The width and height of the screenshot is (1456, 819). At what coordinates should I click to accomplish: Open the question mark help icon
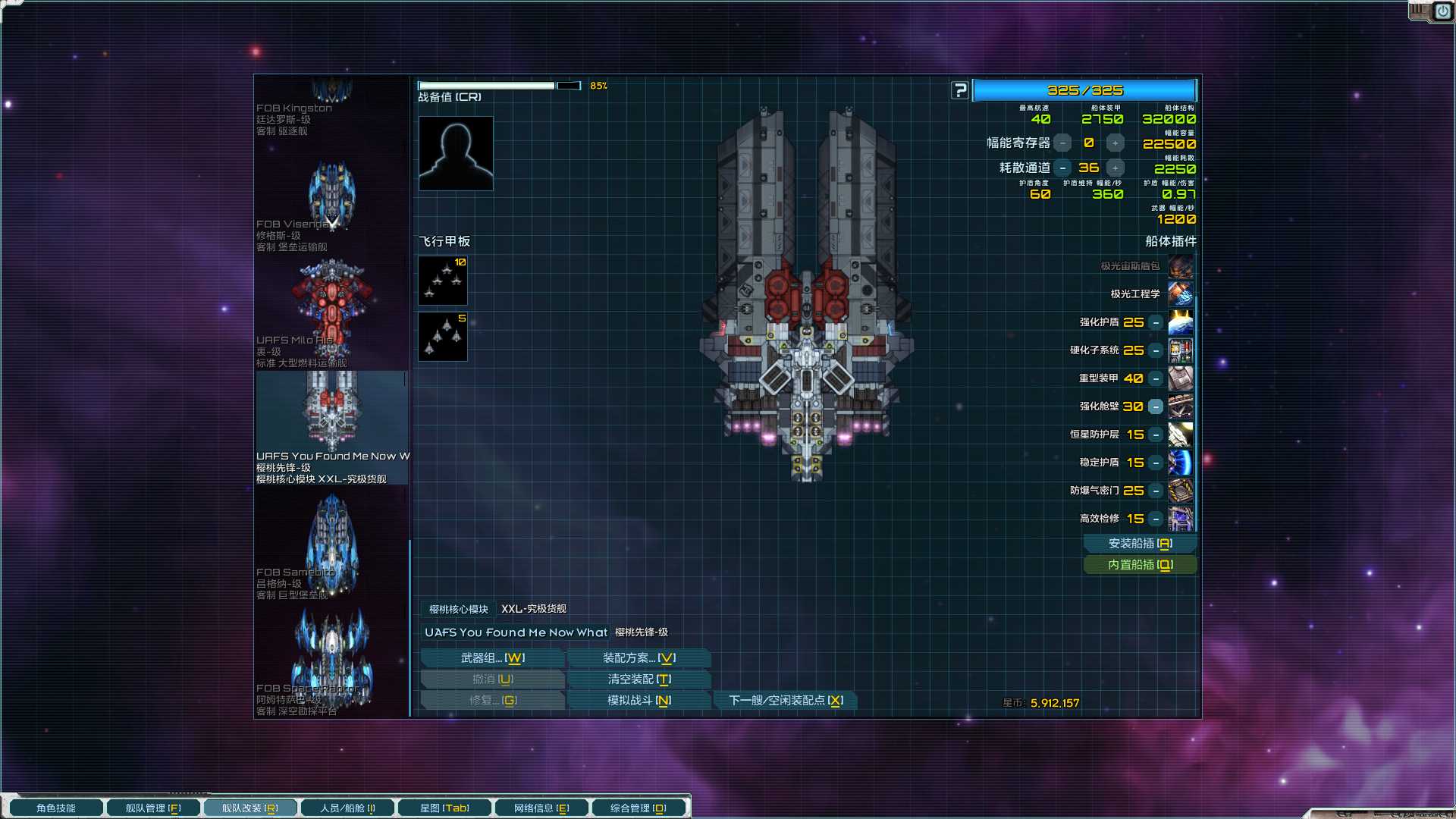(961, 89)
